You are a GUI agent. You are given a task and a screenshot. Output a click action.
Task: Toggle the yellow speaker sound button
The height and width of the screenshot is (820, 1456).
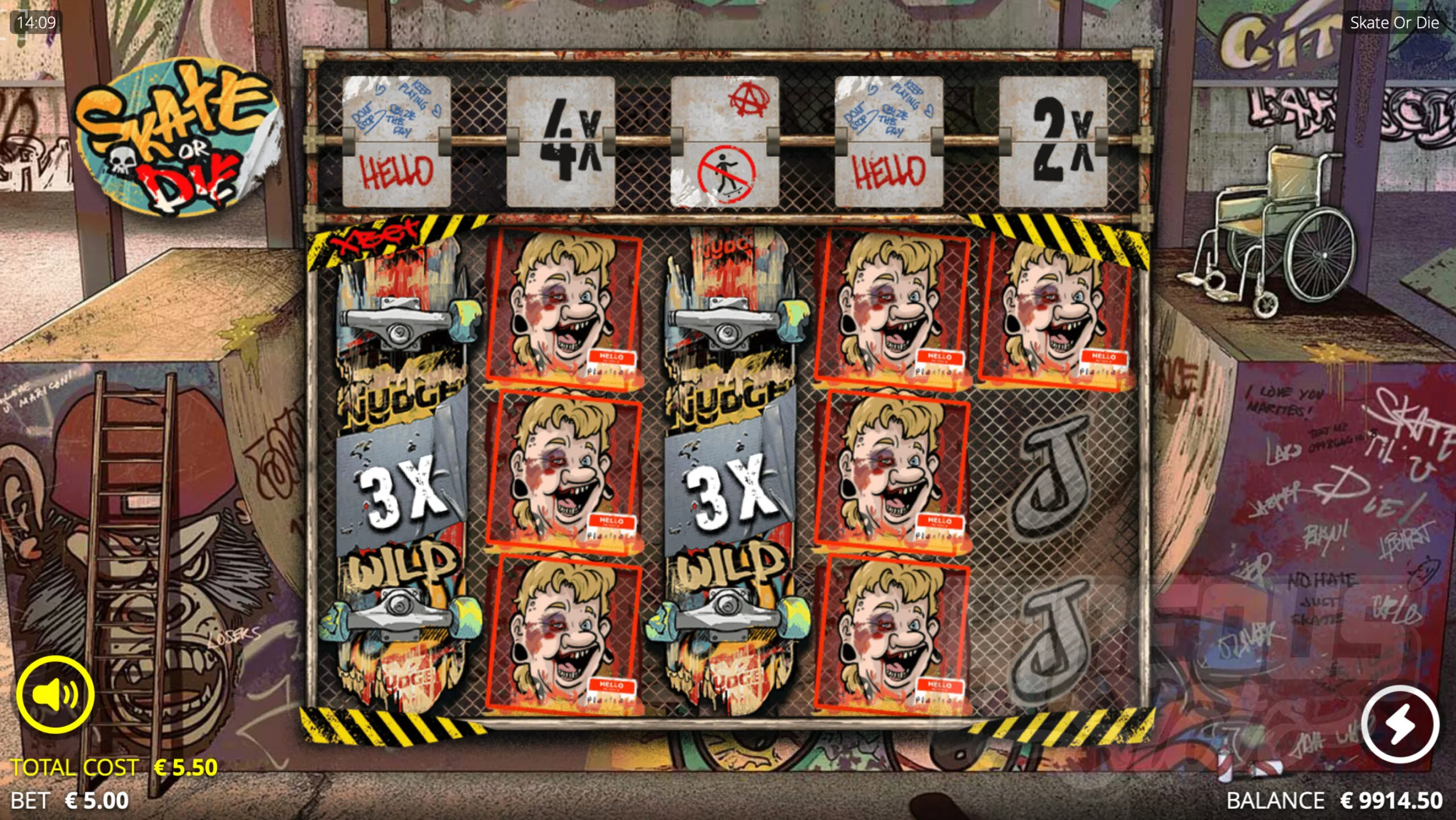[x=55, y=694]
